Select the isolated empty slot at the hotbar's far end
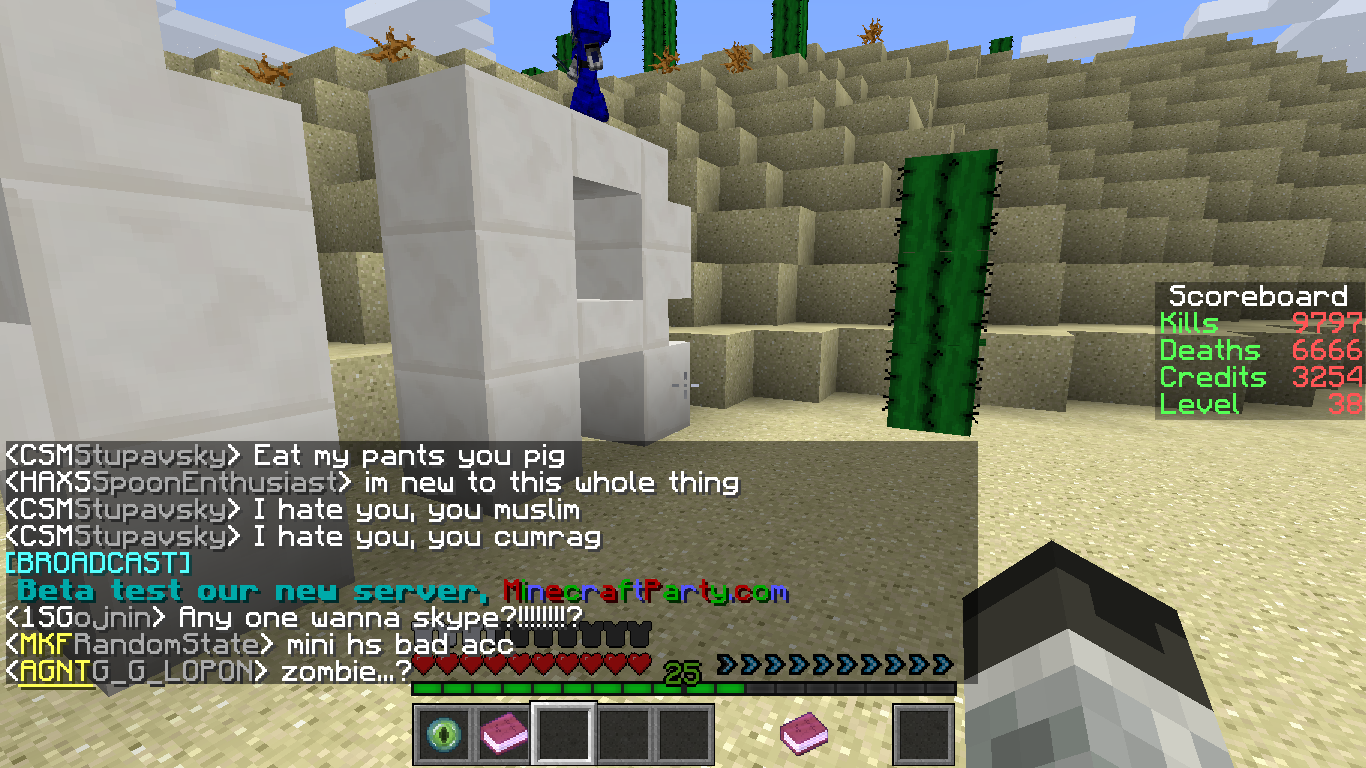Image resolution: width=1366 pixels, height=768 pixels. pos(923,734)
